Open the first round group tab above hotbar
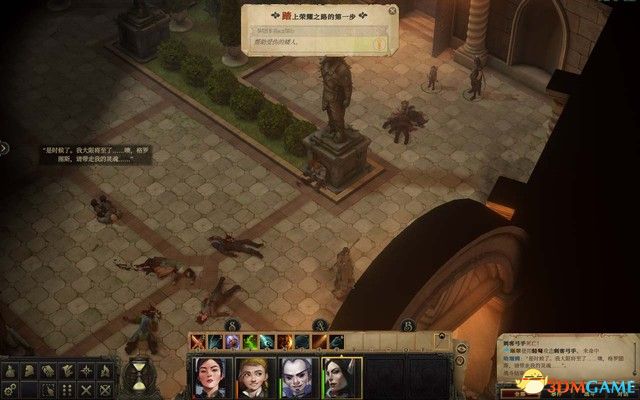The width and height of the screenshot is (640, 400). click(232, 326)
